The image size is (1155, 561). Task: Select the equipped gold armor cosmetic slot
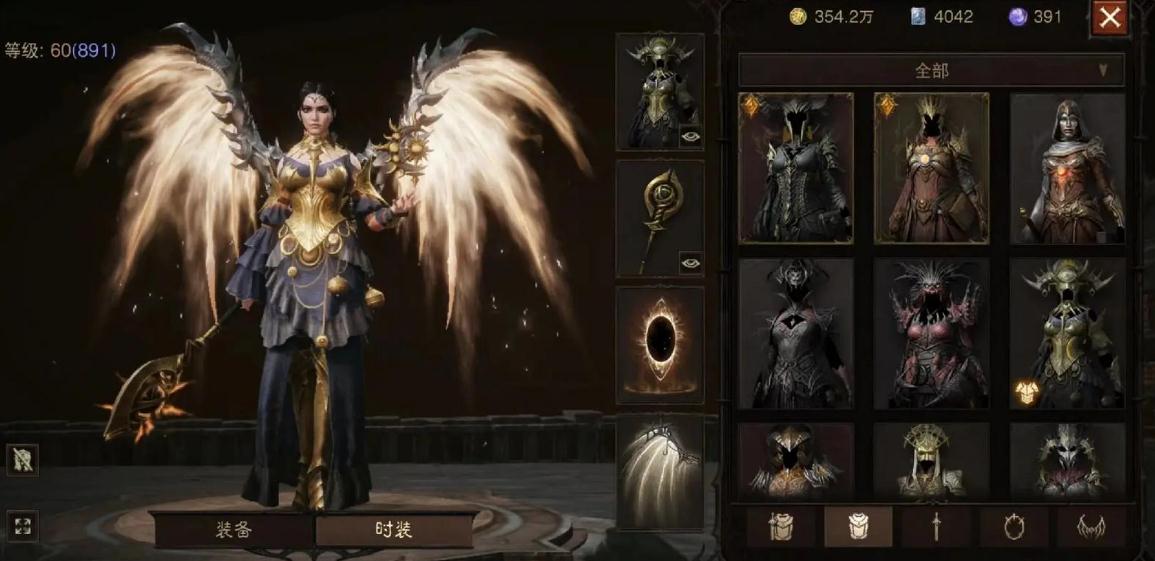[660, 91]
